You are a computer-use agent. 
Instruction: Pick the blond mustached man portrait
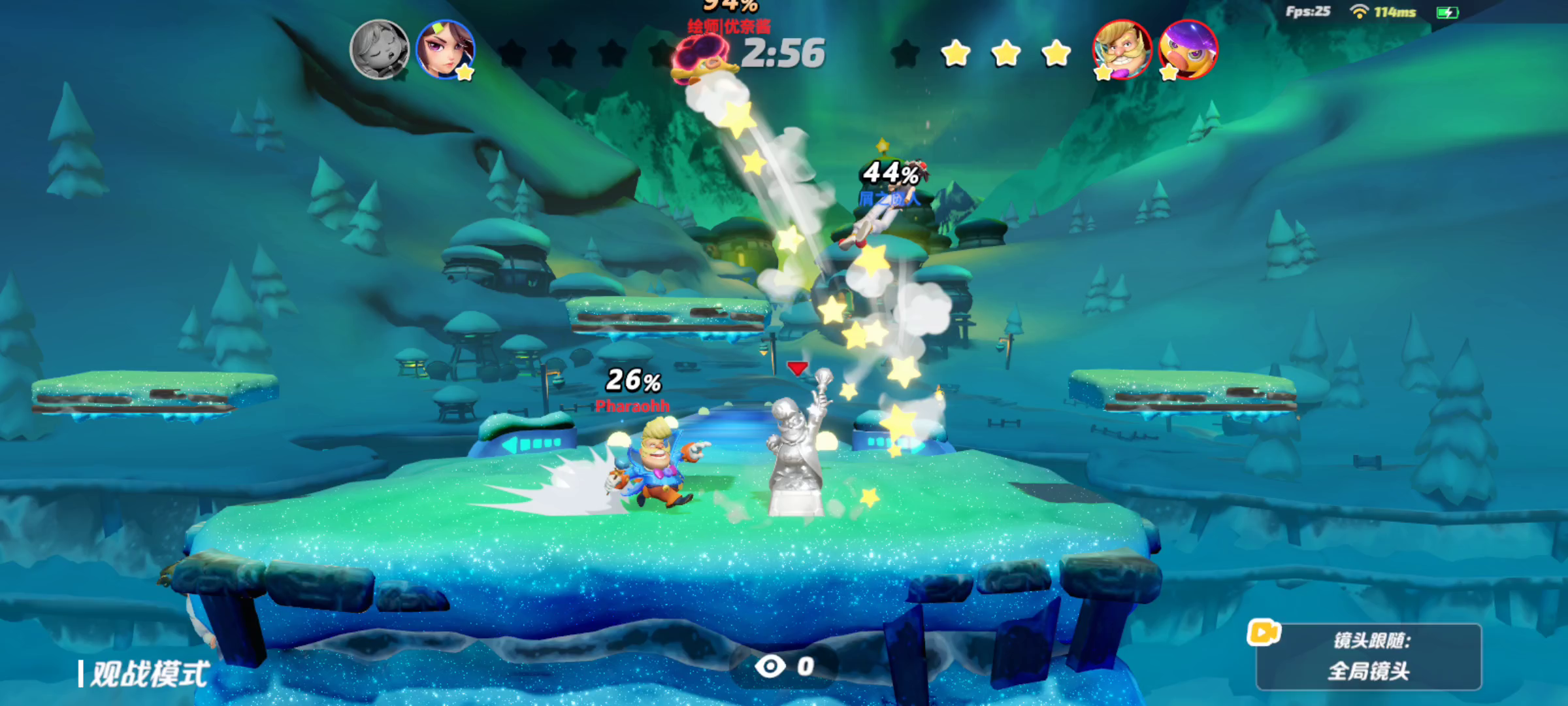coord(1122,50)
